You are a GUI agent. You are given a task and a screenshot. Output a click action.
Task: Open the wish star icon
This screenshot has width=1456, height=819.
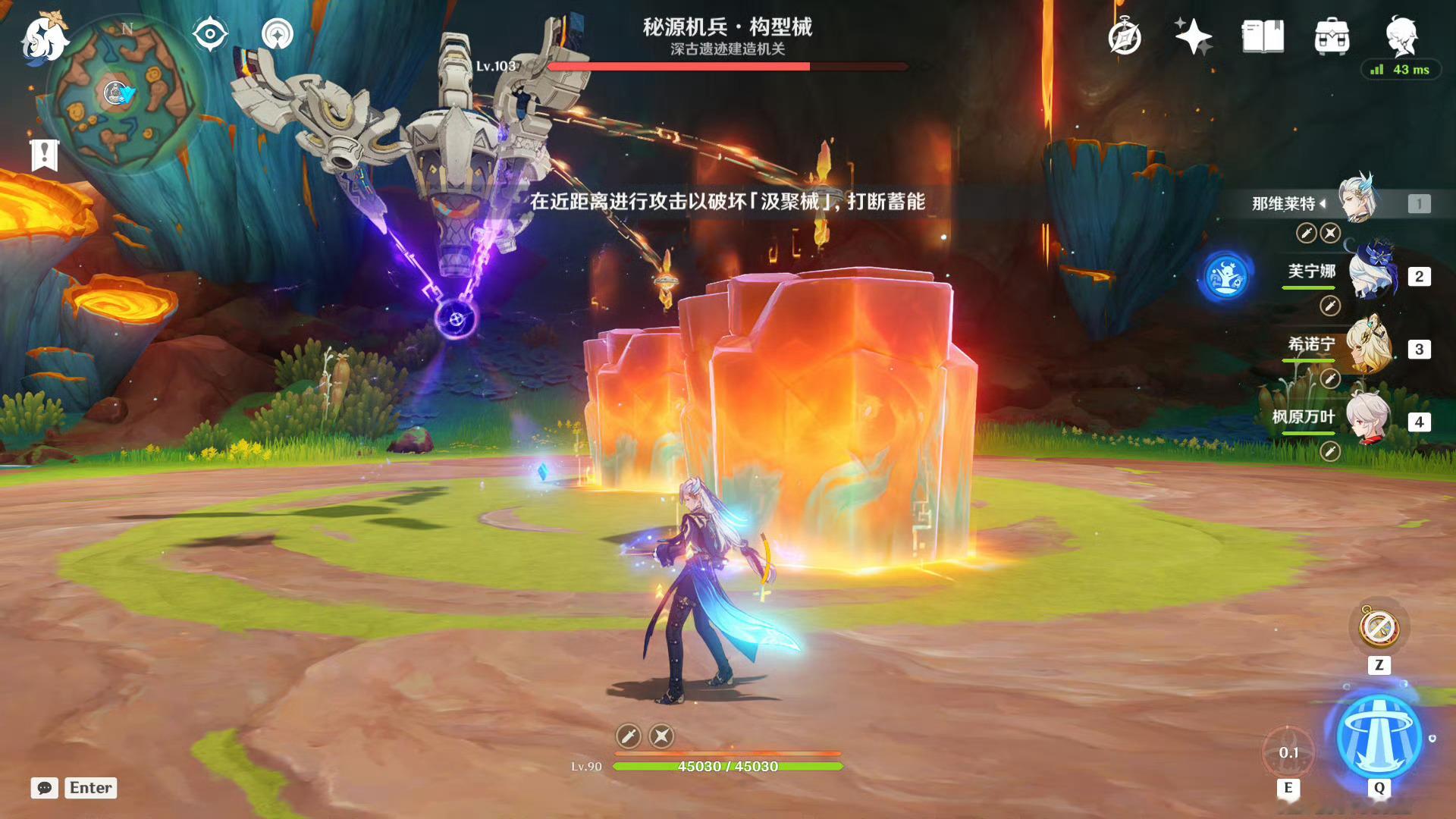(1193, 36)
